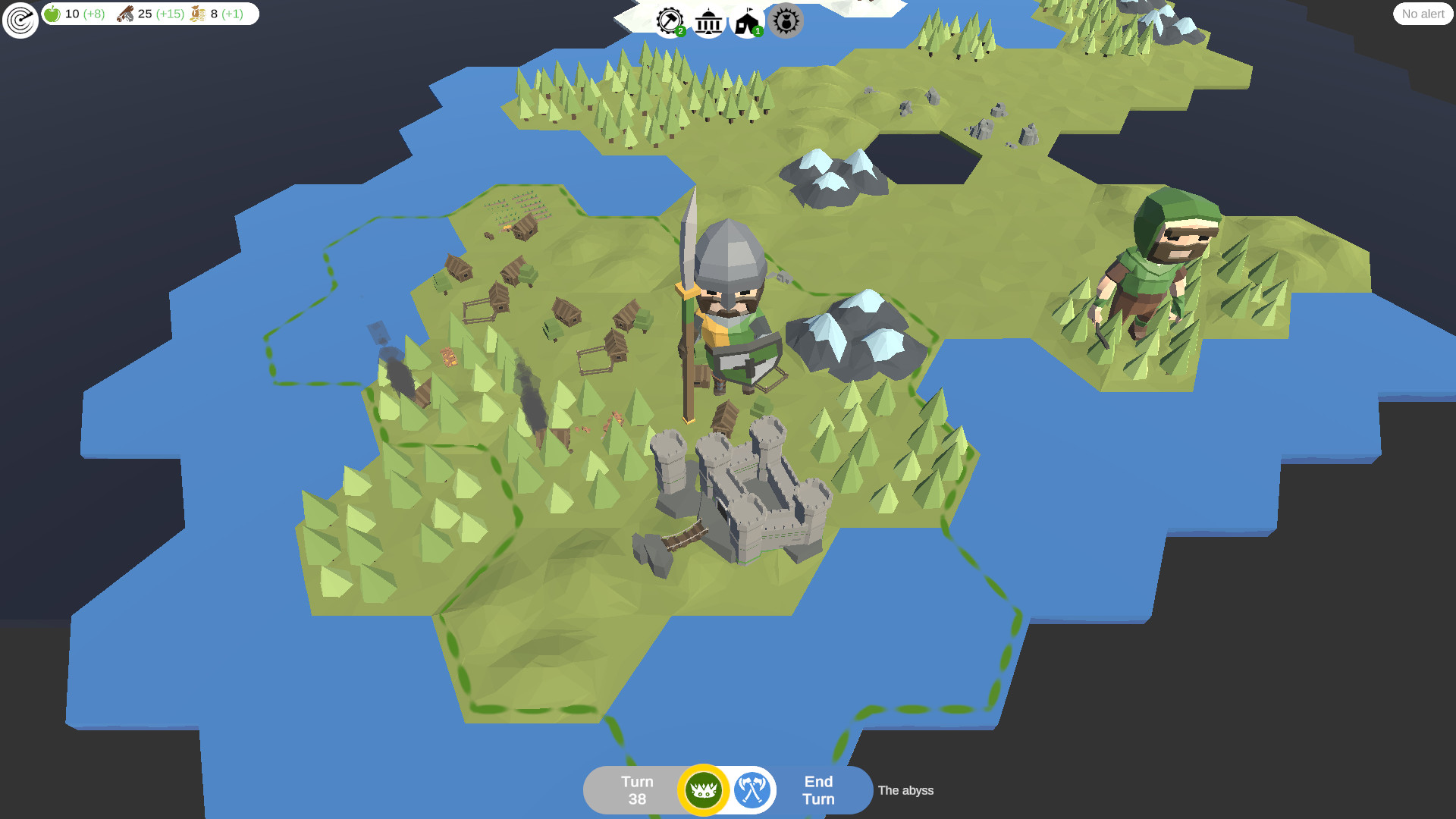Click the apple food resource counter
1456x819 pixels.
point(52,14)
